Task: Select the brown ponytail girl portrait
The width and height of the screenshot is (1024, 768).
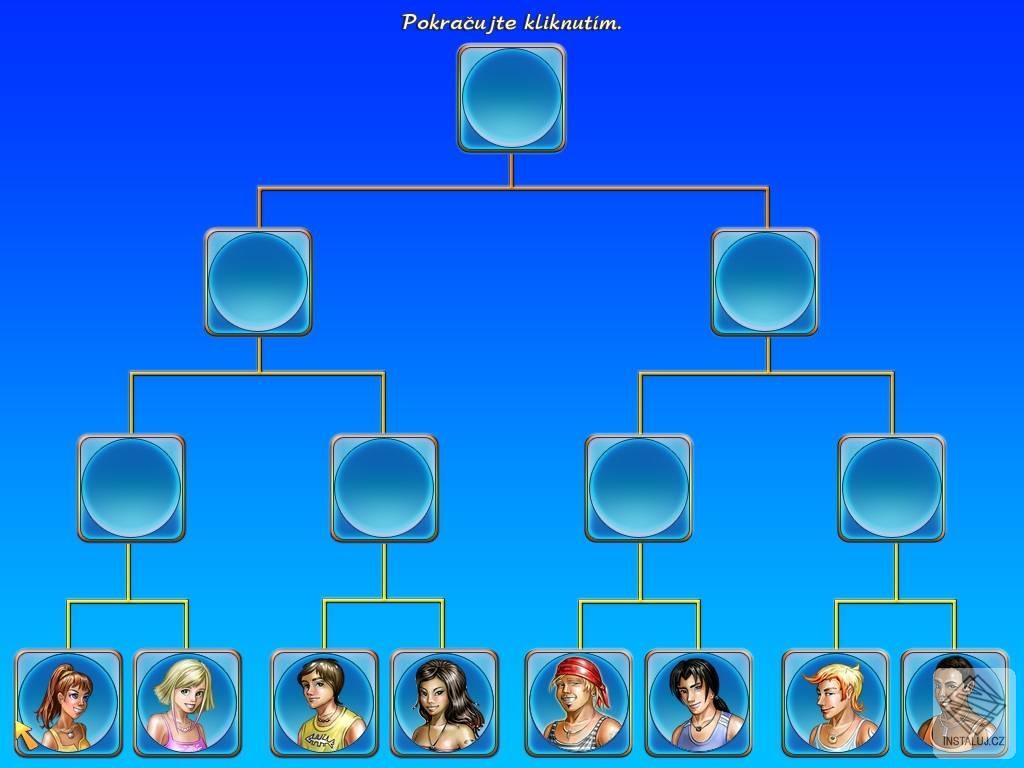Action: 68,703
